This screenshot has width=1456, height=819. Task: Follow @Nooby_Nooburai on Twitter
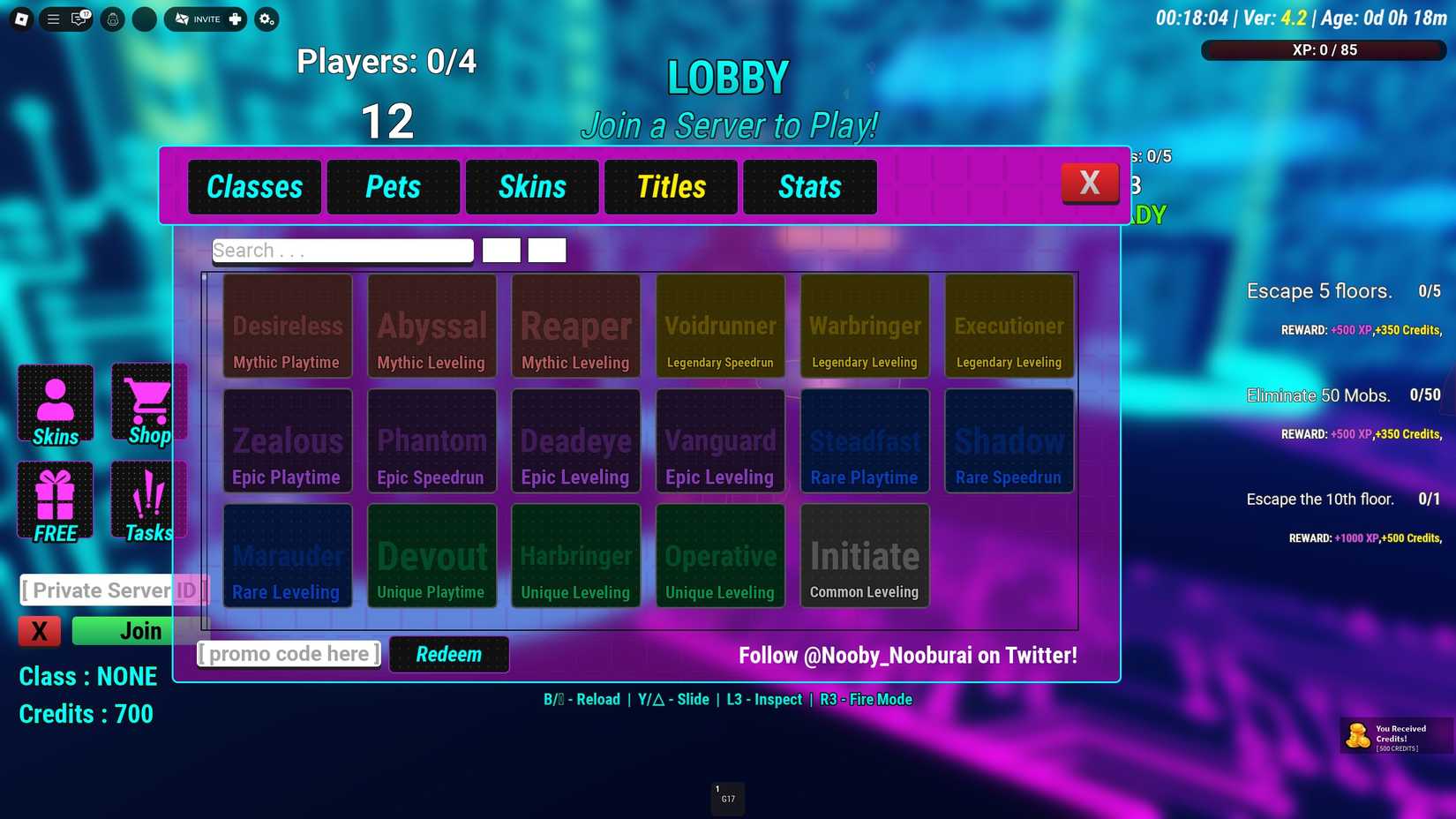click(x=908, y=655)
